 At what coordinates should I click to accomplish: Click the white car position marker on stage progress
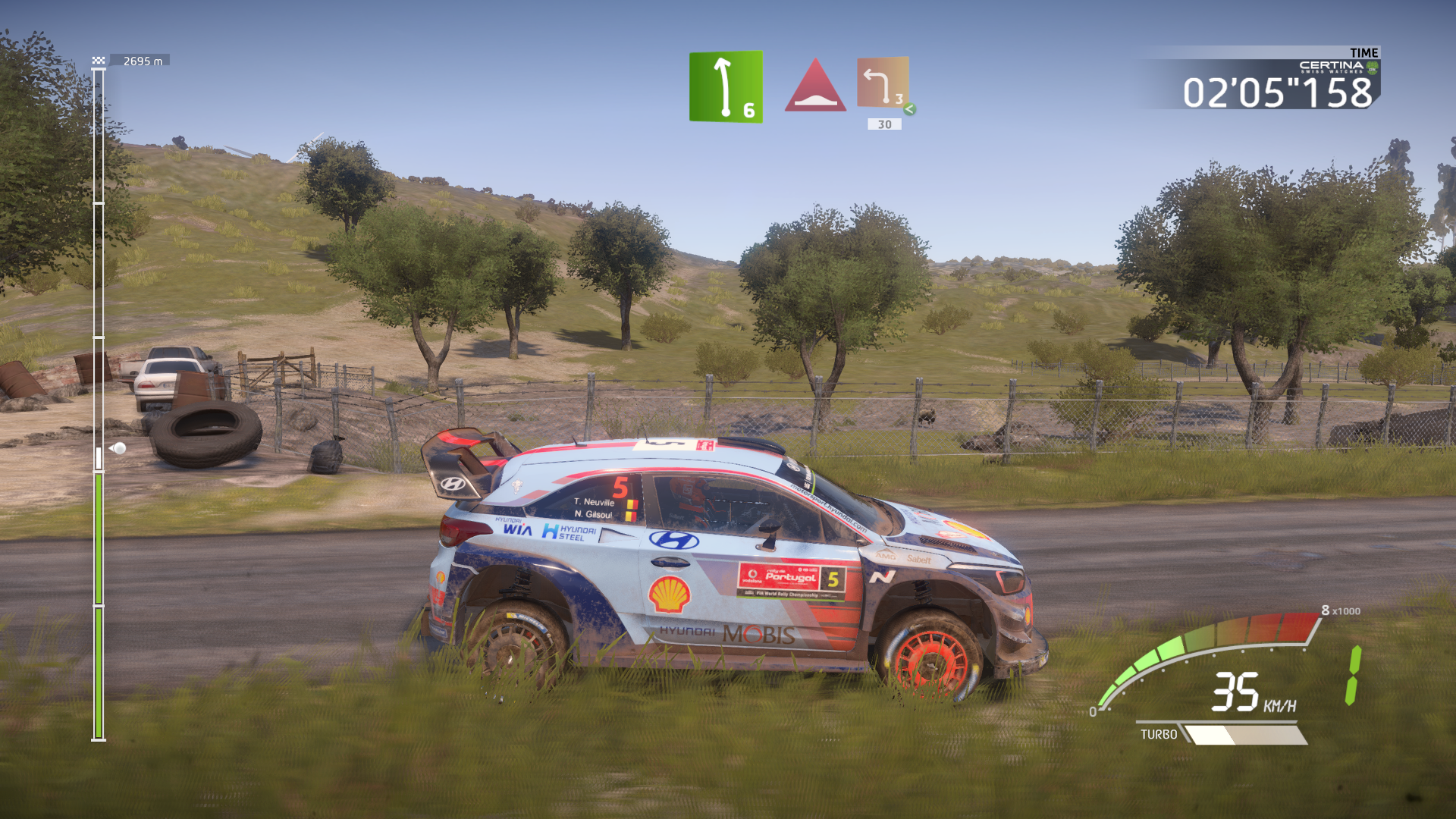[118, 448]
